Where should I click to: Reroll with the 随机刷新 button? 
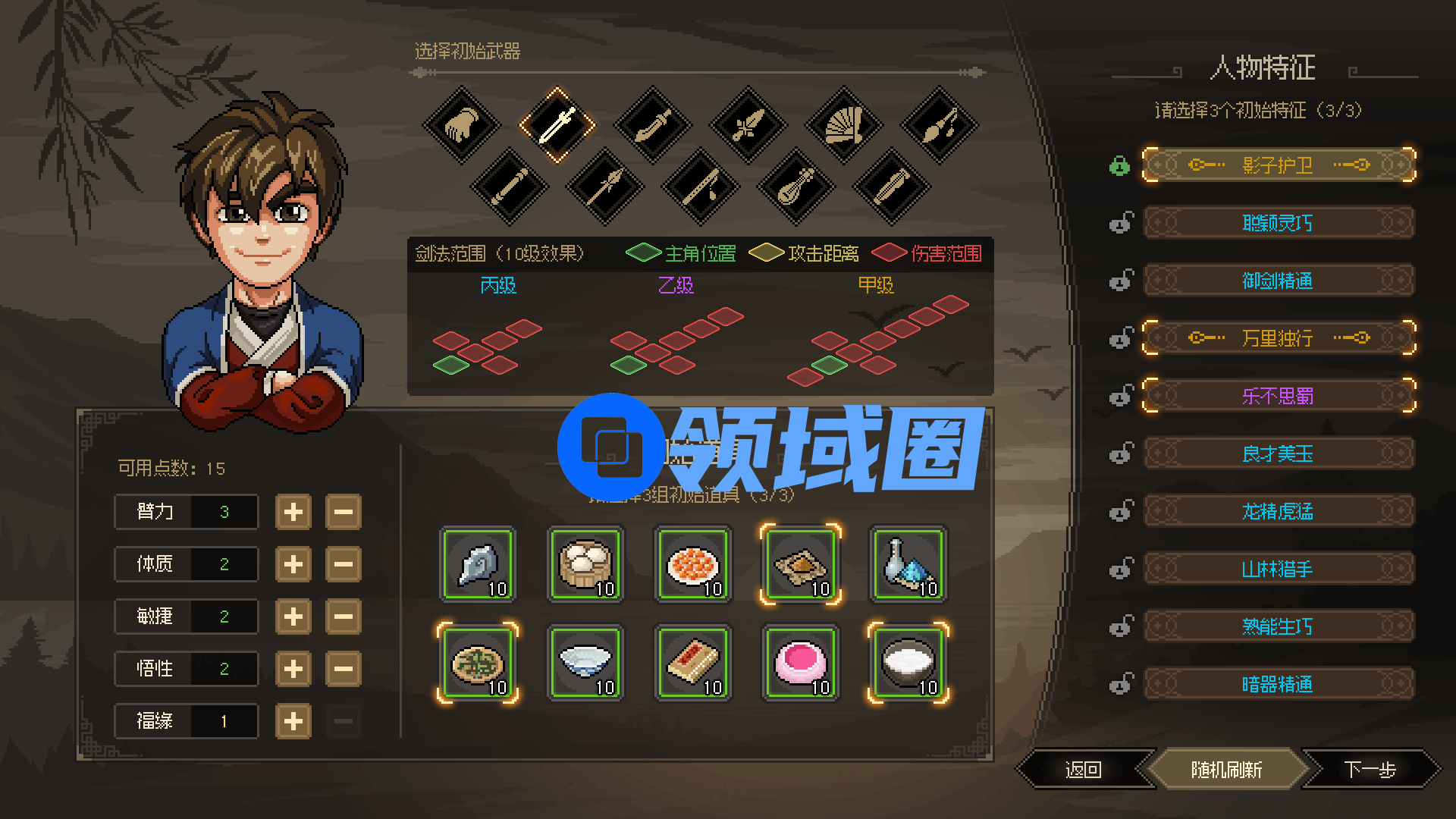pos(1226,770)
